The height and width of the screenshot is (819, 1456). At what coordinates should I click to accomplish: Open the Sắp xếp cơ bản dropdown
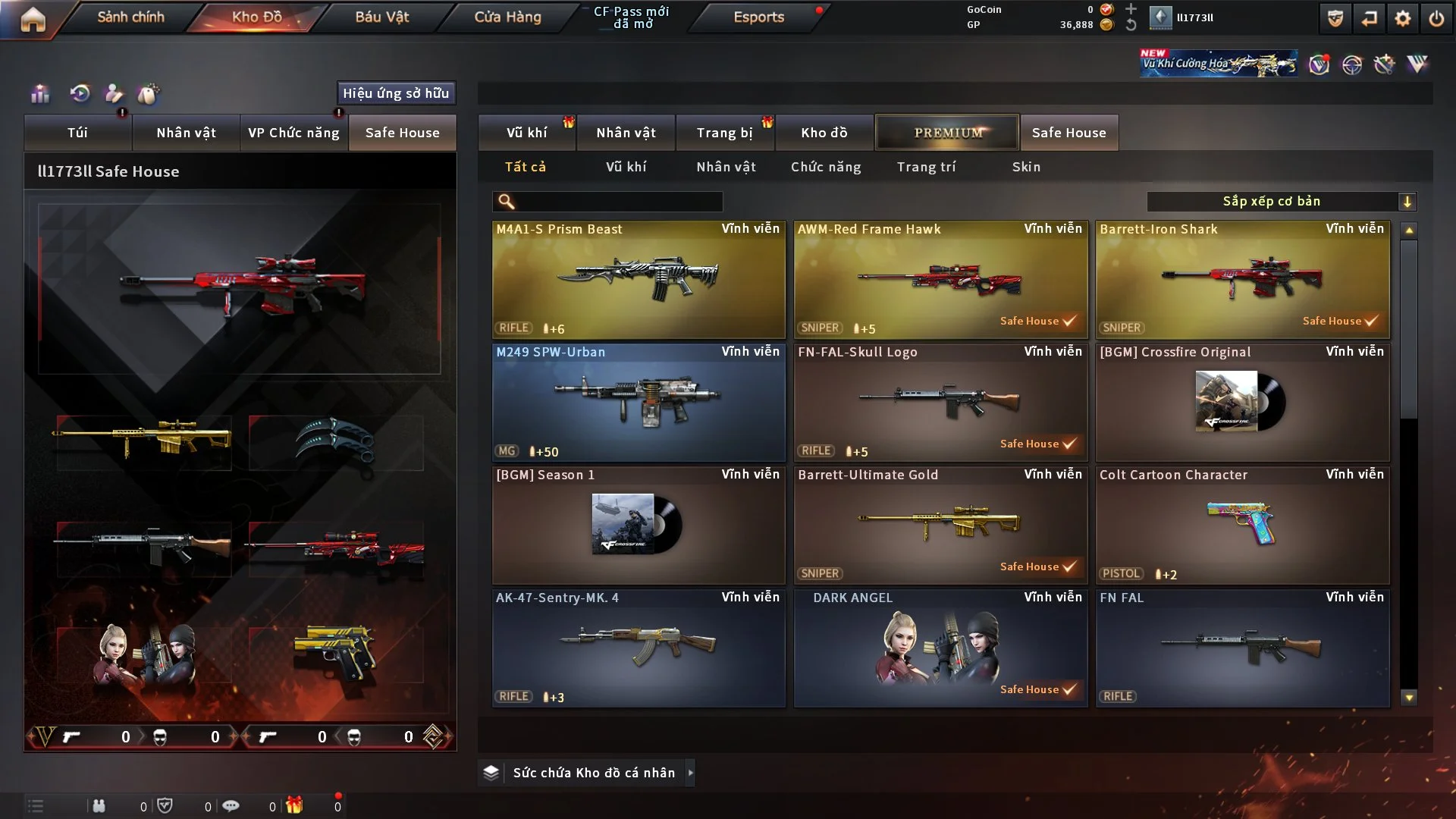pos(1281,202)
